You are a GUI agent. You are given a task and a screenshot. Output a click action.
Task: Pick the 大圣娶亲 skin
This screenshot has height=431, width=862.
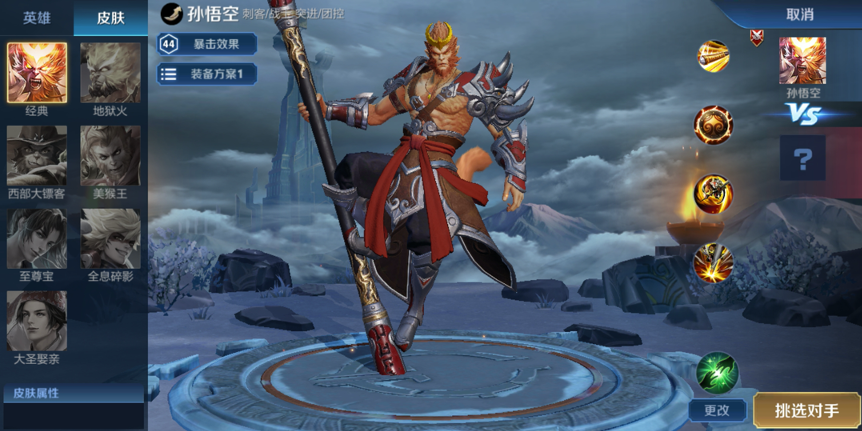pos(37,320)
